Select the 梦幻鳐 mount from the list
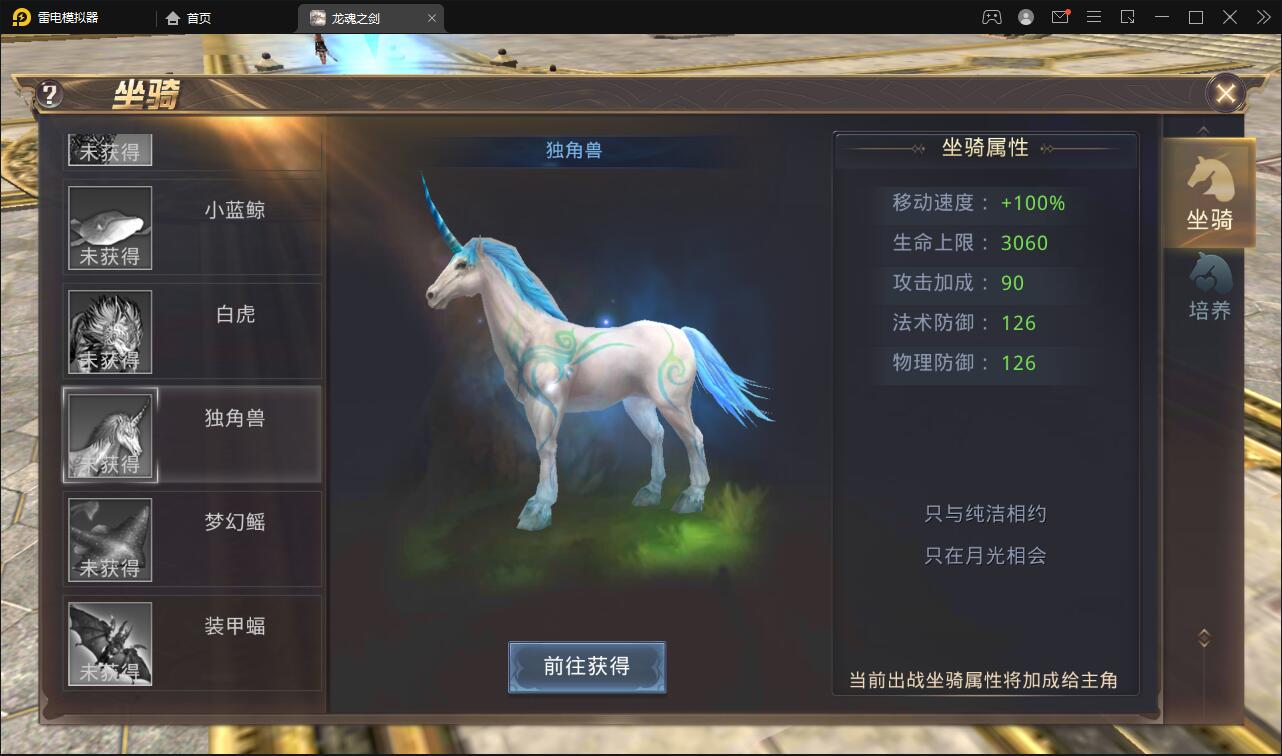The width and height of the screenshot is (1282, 756). click(192, 538)
